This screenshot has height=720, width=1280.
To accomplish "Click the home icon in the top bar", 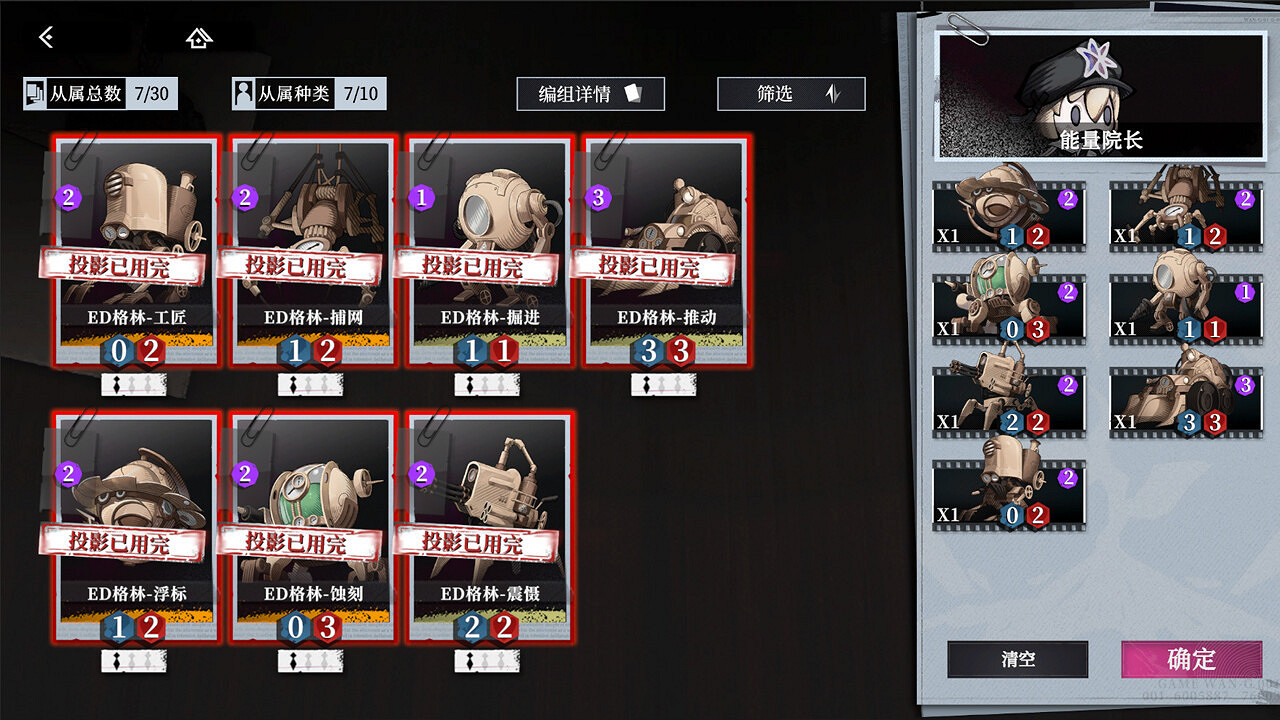I will (x=199, y=37).
